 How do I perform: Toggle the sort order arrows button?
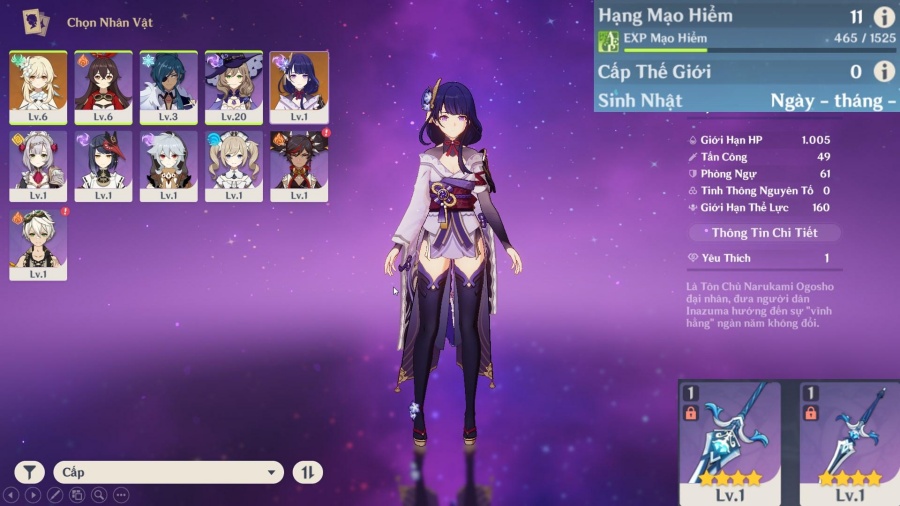pos(307,472)
